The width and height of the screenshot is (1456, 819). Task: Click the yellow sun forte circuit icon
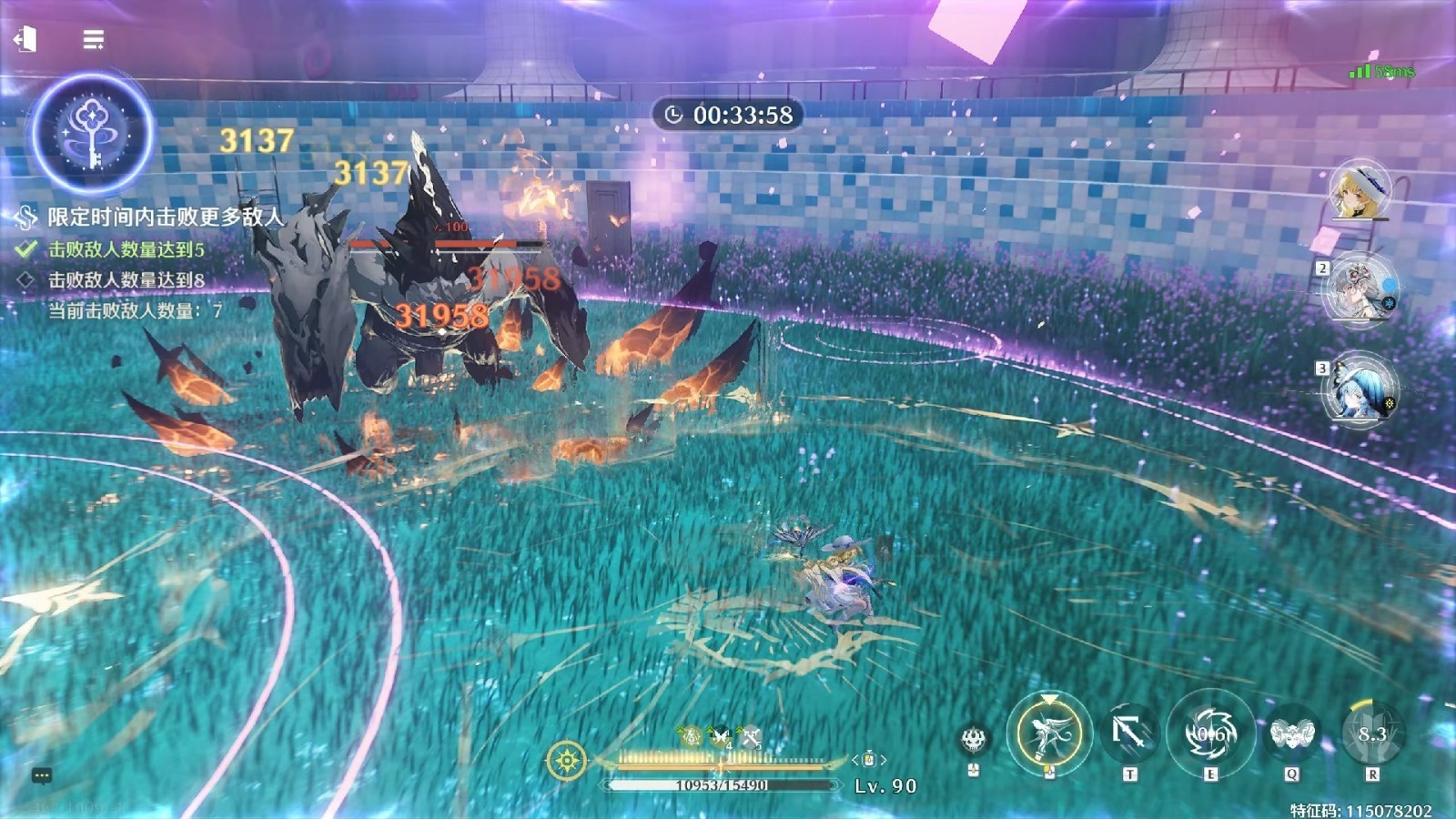(x=566, y=760)
